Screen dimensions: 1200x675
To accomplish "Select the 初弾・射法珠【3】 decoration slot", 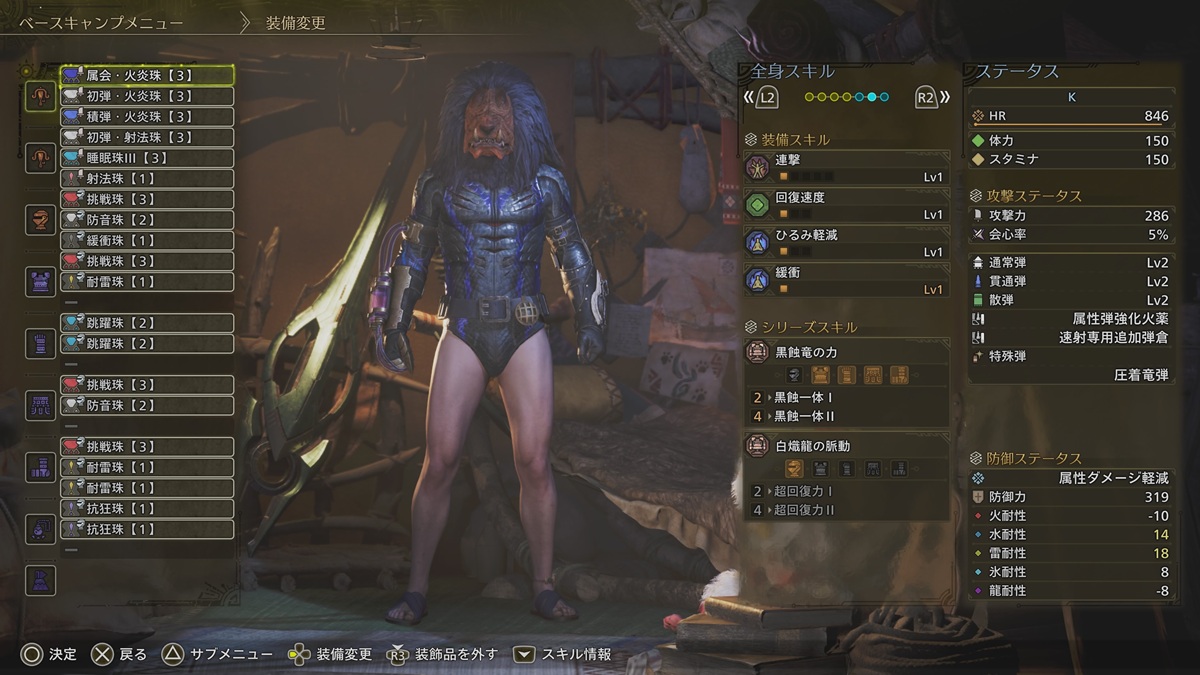I will tap(147, 137).
